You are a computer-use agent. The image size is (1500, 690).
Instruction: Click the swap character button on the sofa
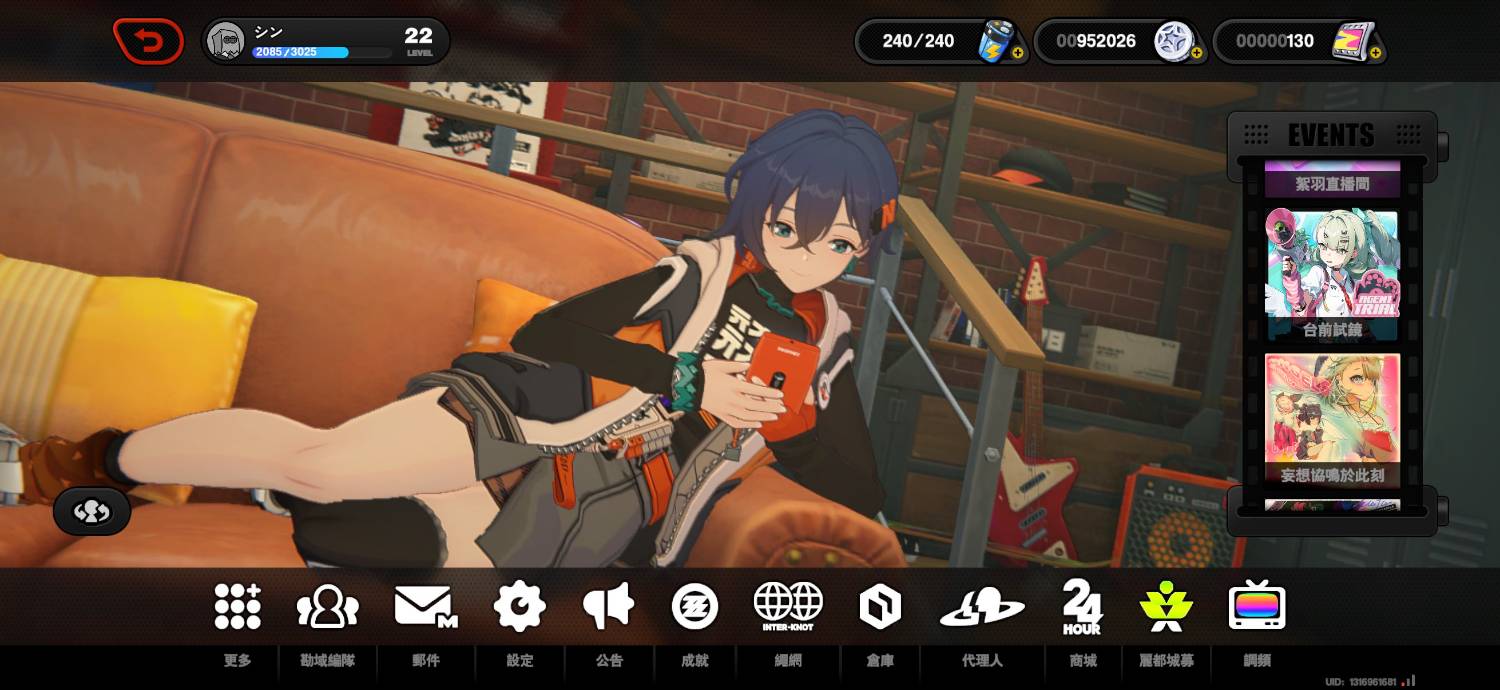92,512
